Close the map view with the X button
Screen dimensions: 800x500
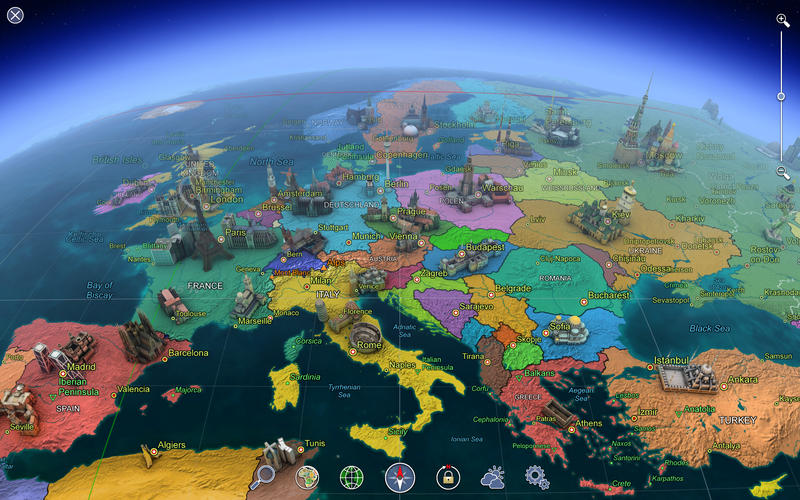pyautogui.click(x=15, y=15)
